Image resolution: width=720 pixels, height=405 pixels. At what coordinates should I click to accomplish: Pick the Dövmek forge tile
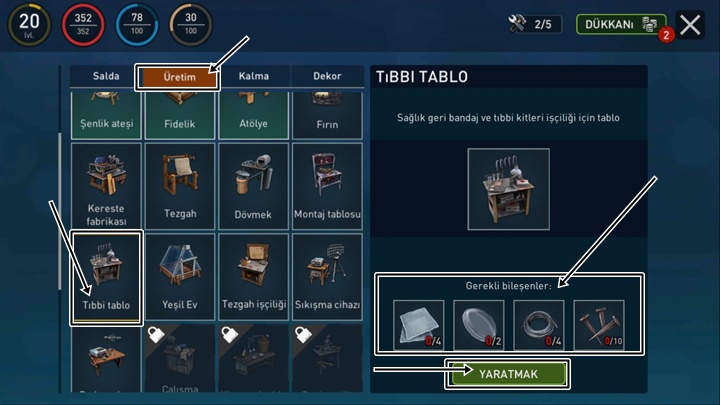253,186
